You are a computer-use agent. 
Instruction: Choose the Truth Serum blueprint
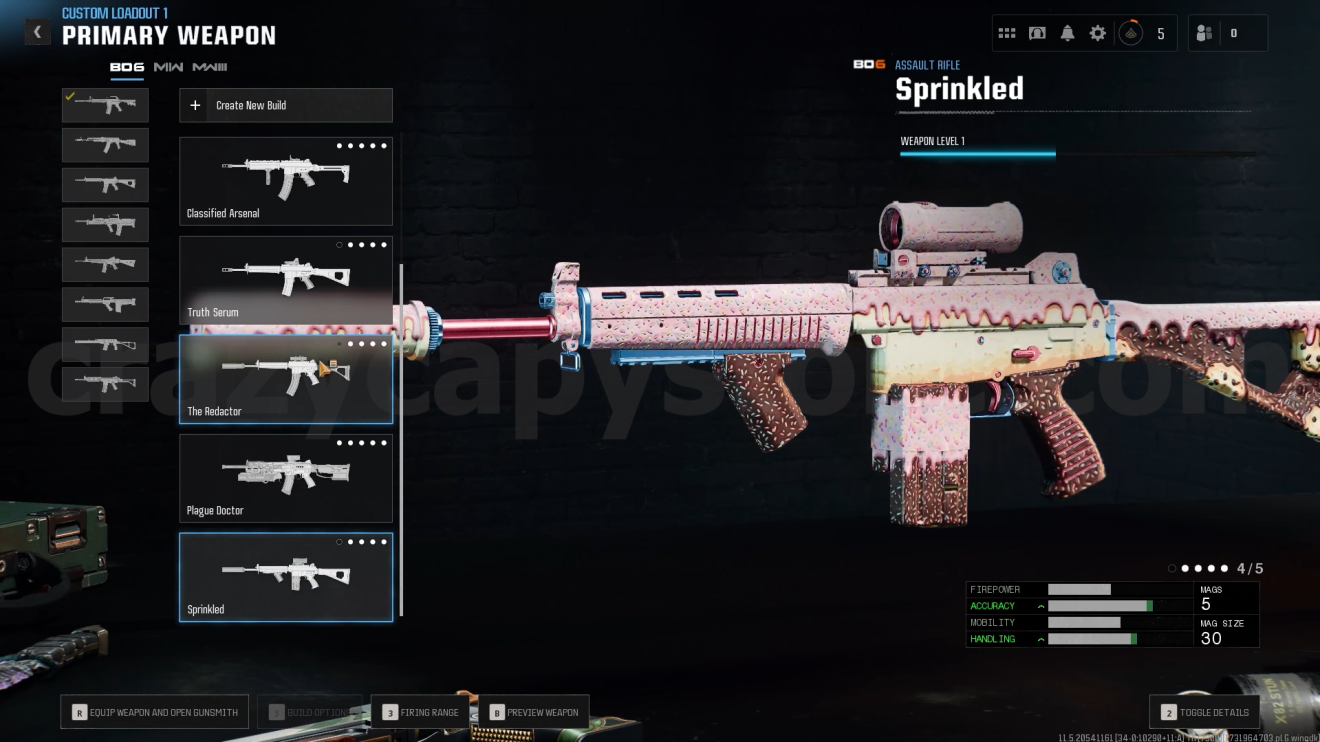(286, 280)
